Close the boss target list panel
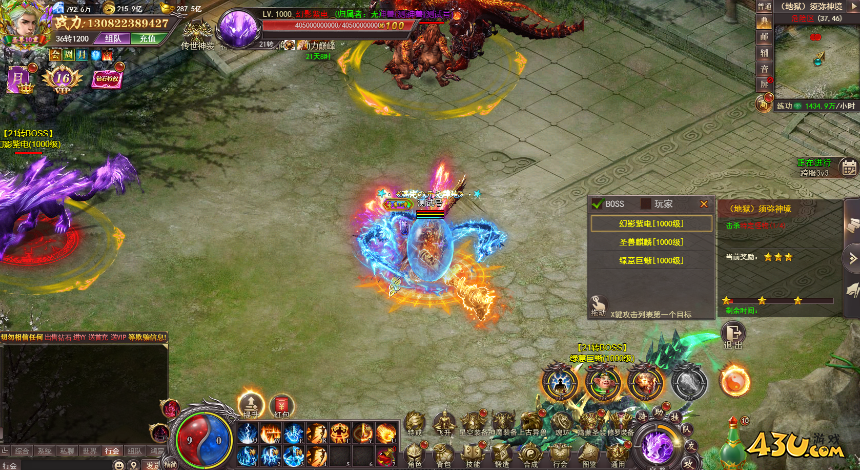860x470 pixels. tap(703, 204)
